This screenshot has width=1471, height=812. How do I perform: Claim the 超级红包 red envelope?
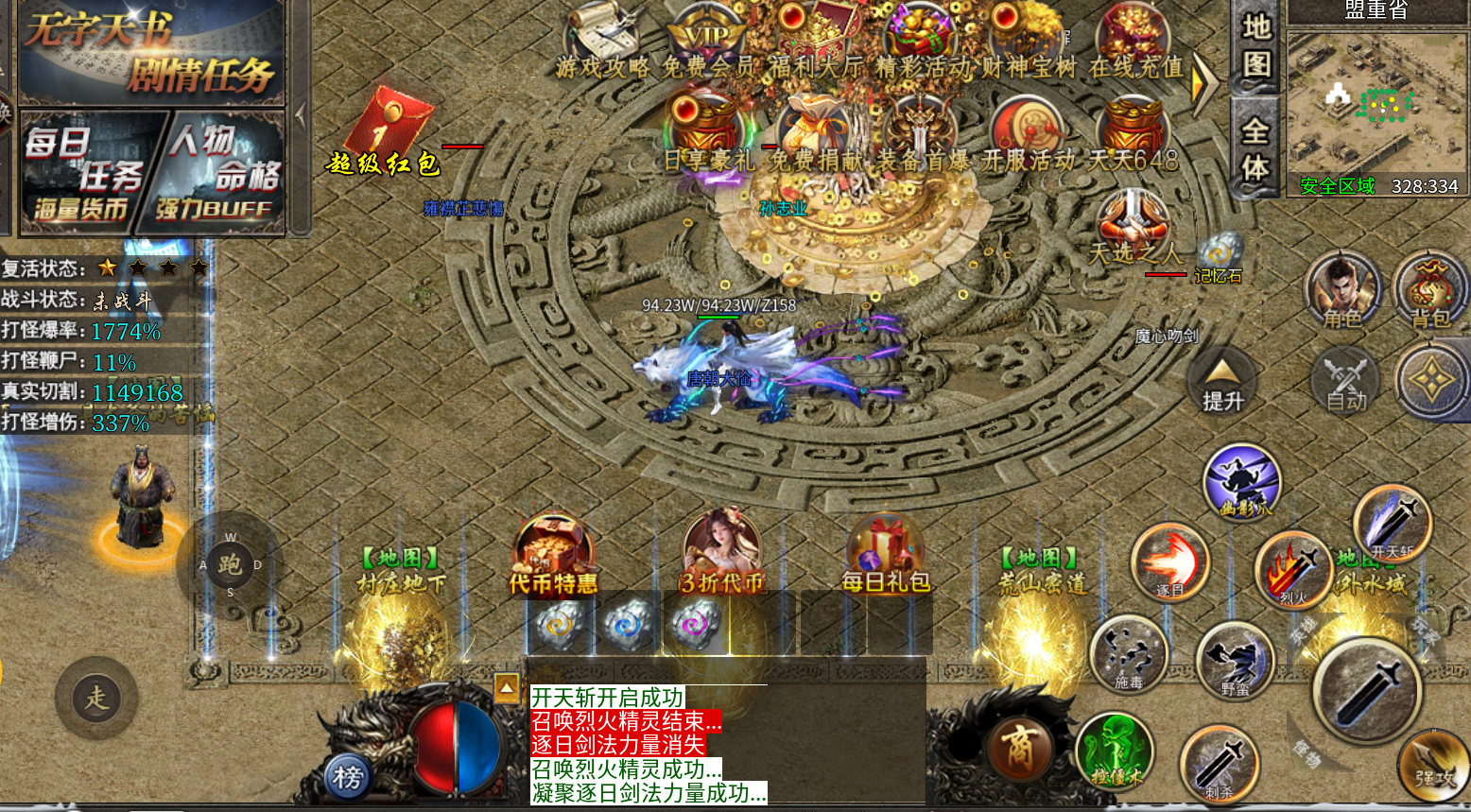click(x=389, y=132)
